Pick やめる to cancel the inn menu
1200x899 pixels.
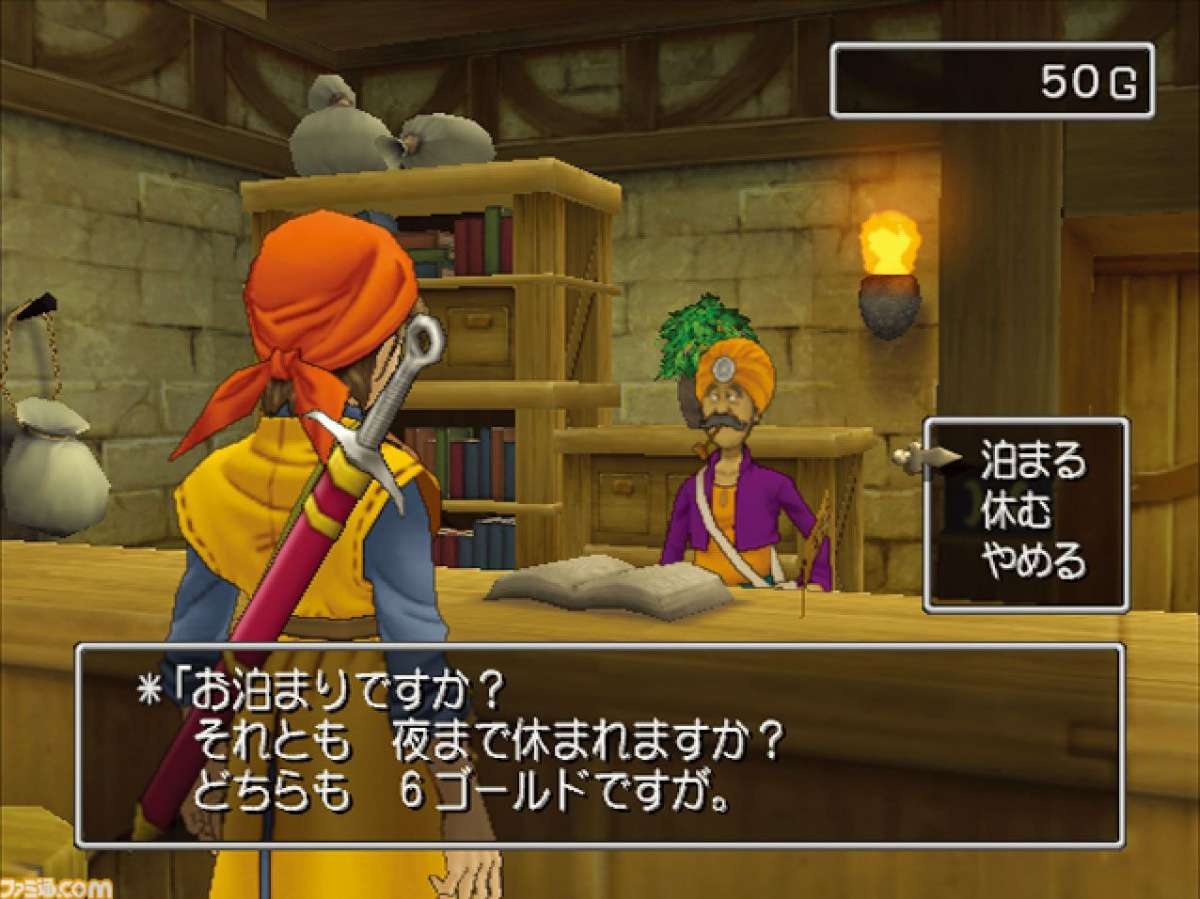[x=1032, y=565]
